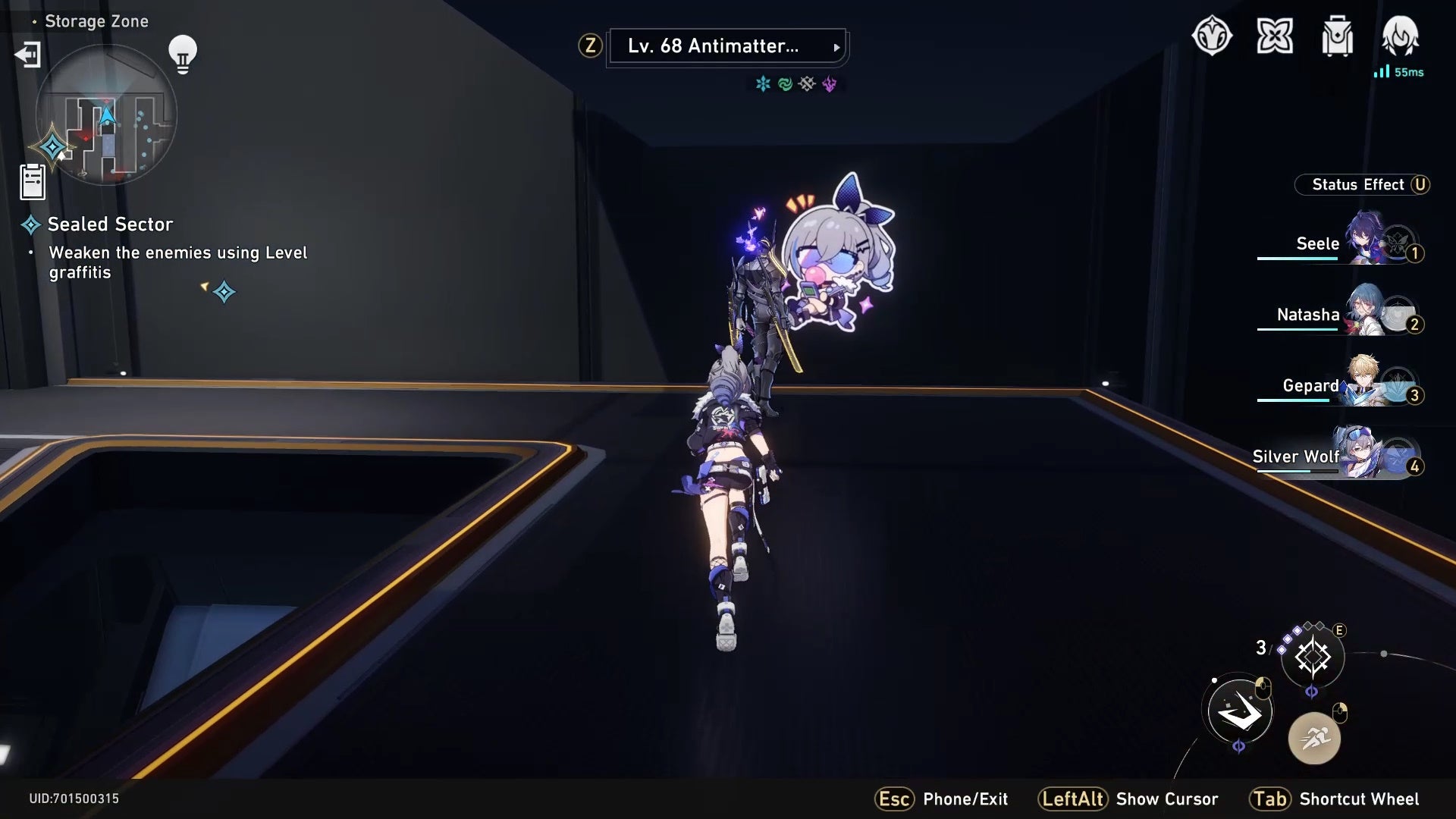Open the Interastral Guide icon
Viewport: 1456px width, 819px height.
click(x=1213, y=35)
